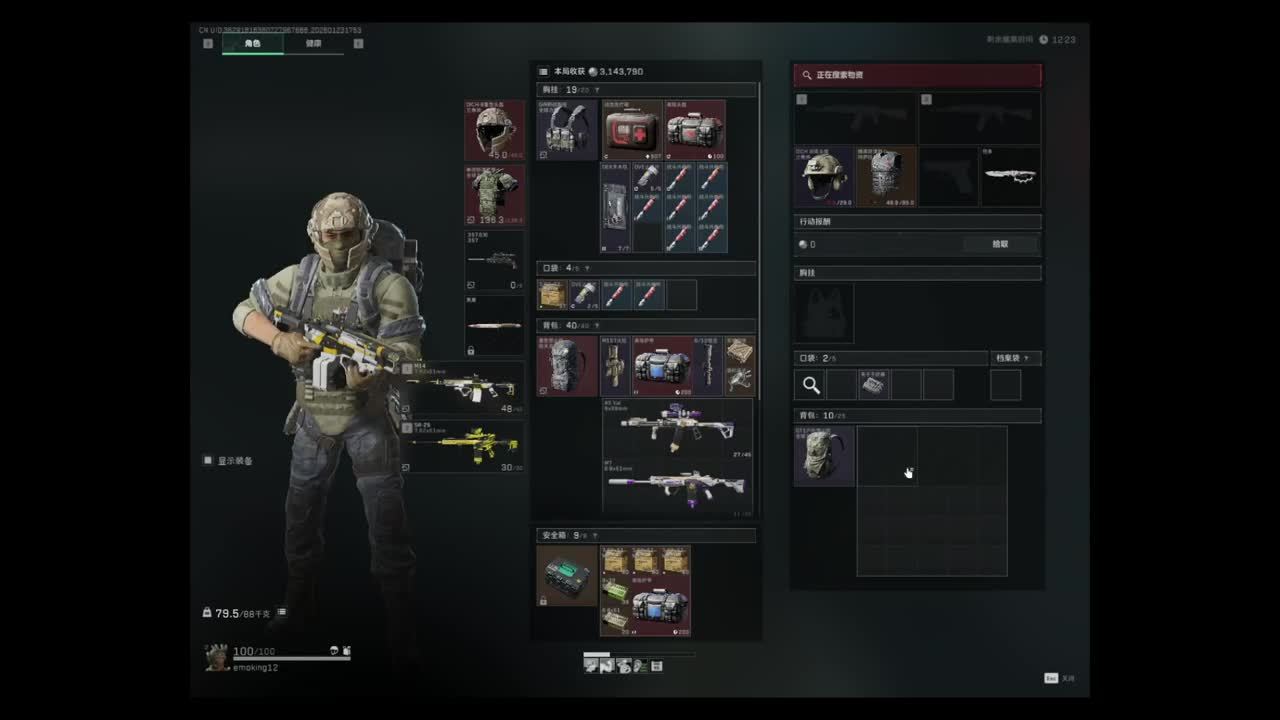Image resolution: width=1280 pixels, height=720 pixels.
Task: Select the secure container case icon
Action: (567, 576)
